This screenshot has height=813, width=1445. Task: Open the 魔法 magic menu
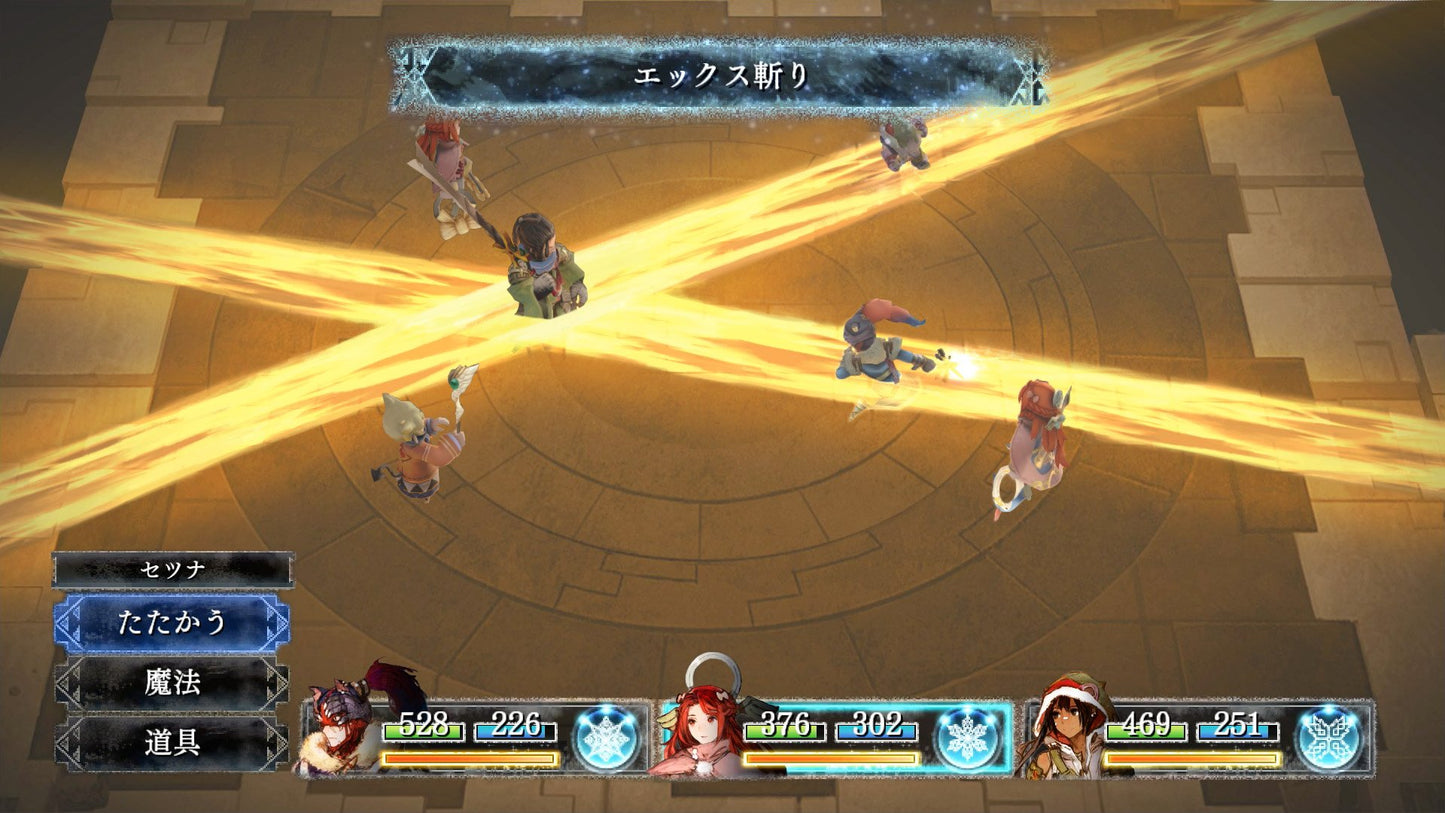(x=170, y=683)
